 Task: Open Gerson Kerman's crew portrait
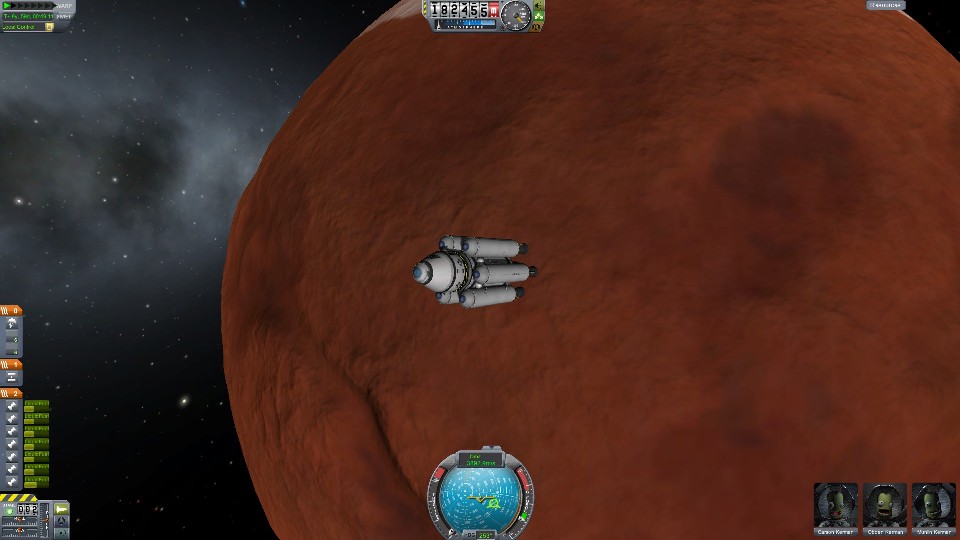point(834,505)
